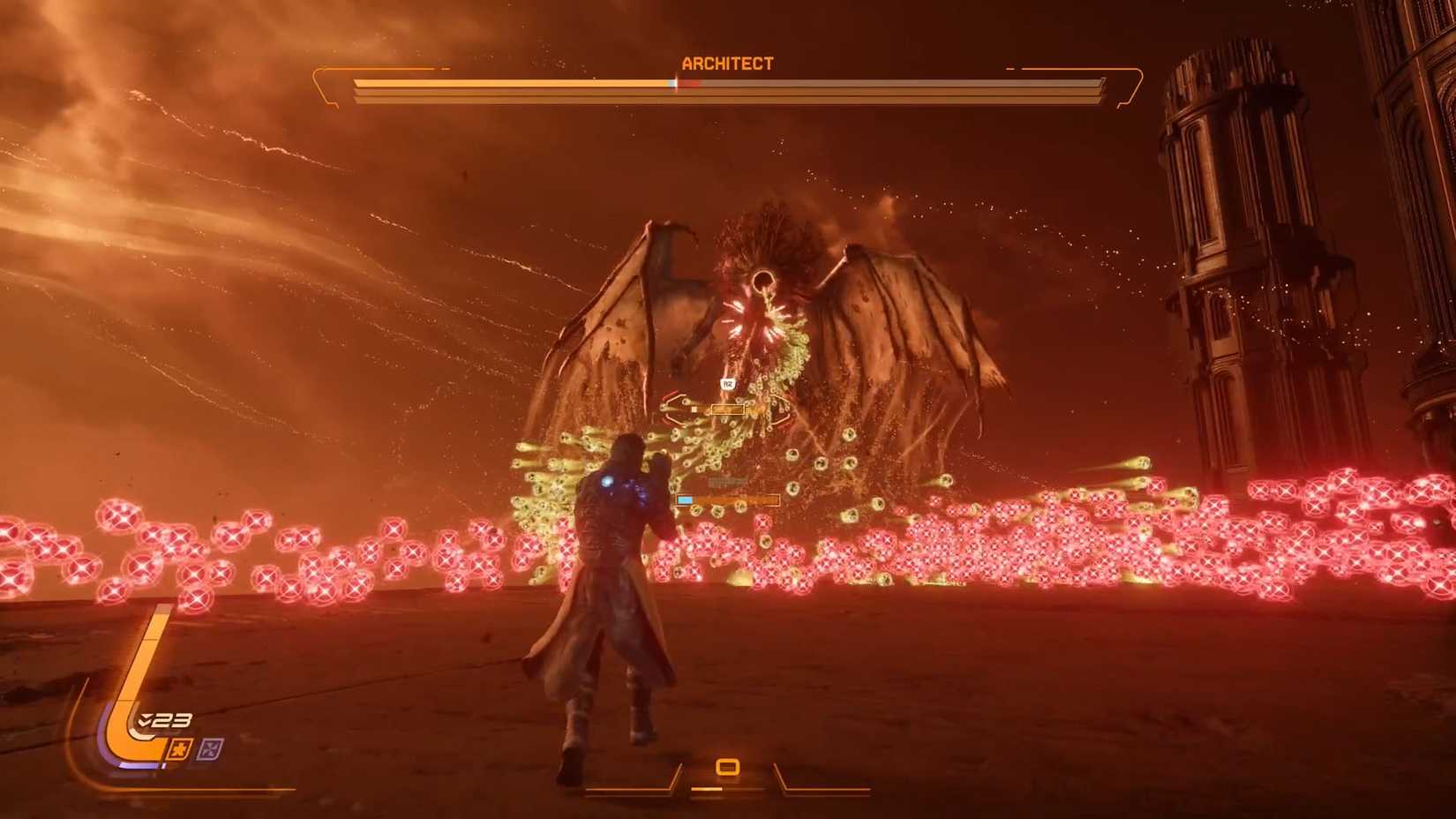Click the downward chevron beside the 23 counter
1456x819 pixels.
point(146,719)
